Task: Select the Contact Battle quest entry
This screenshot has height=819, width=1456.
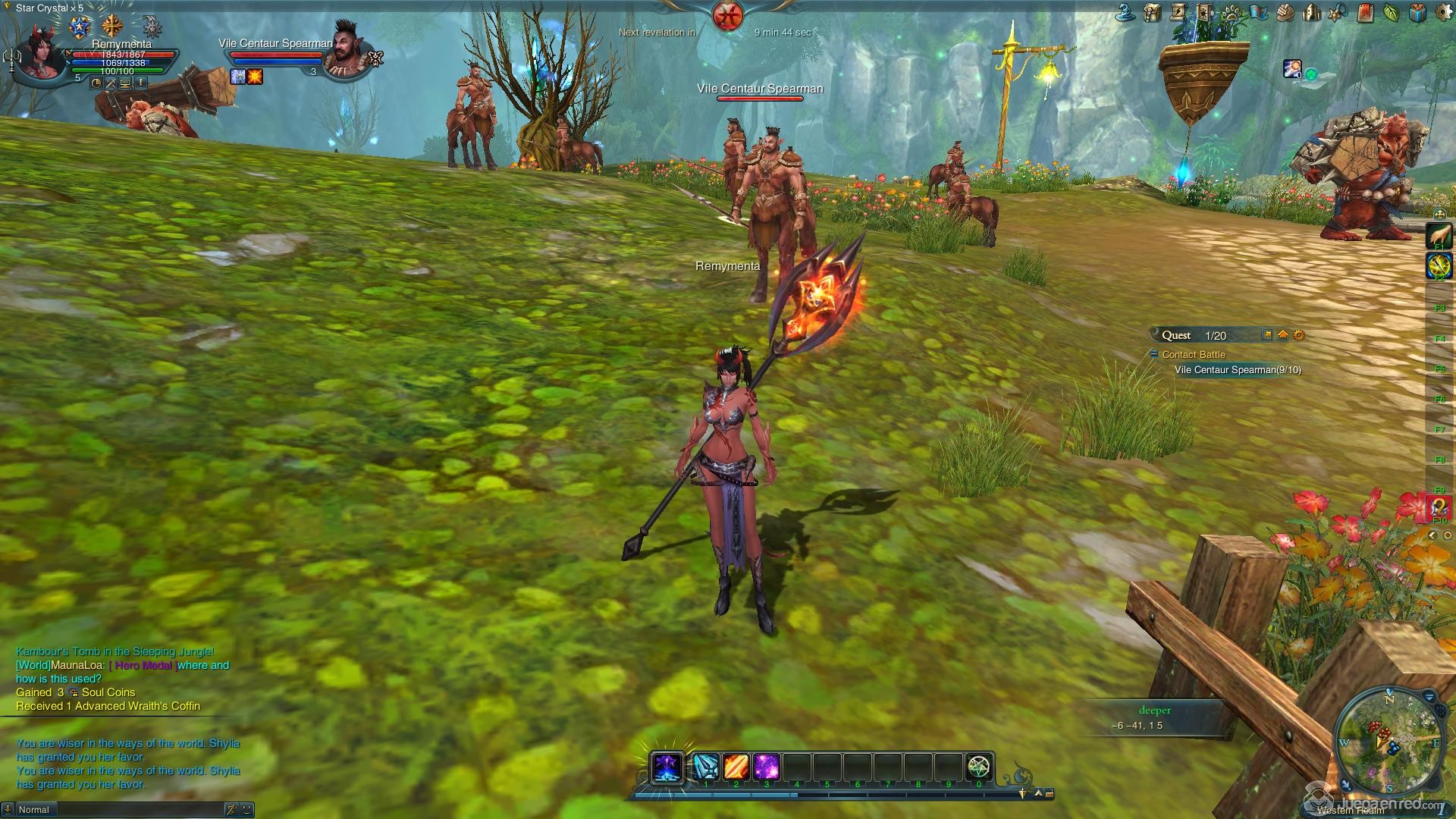Action: [x=1194, y=354]
